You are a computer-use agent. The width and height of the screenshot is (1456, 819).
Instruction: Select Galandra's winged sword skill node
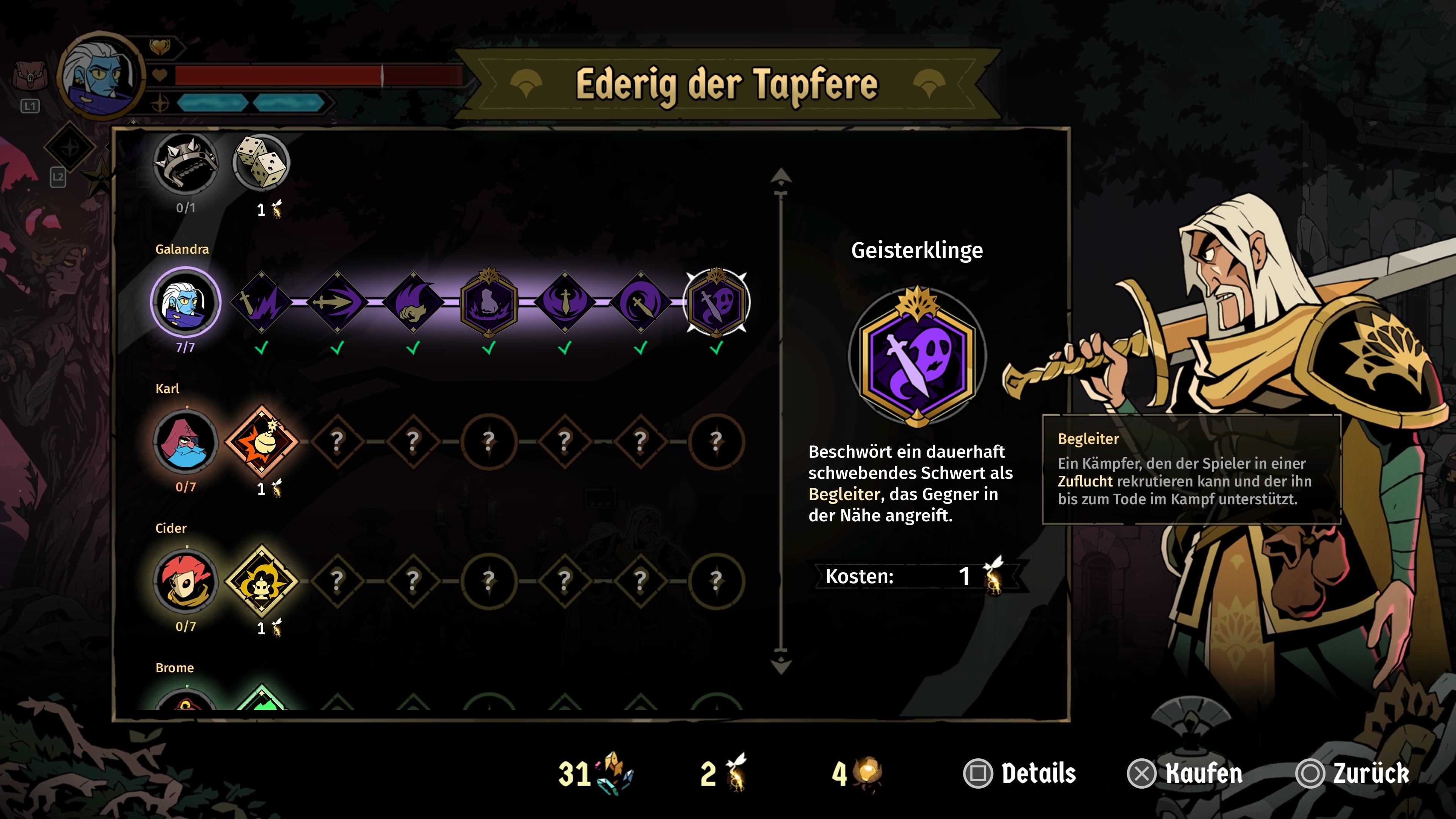(x=565, y=303)
